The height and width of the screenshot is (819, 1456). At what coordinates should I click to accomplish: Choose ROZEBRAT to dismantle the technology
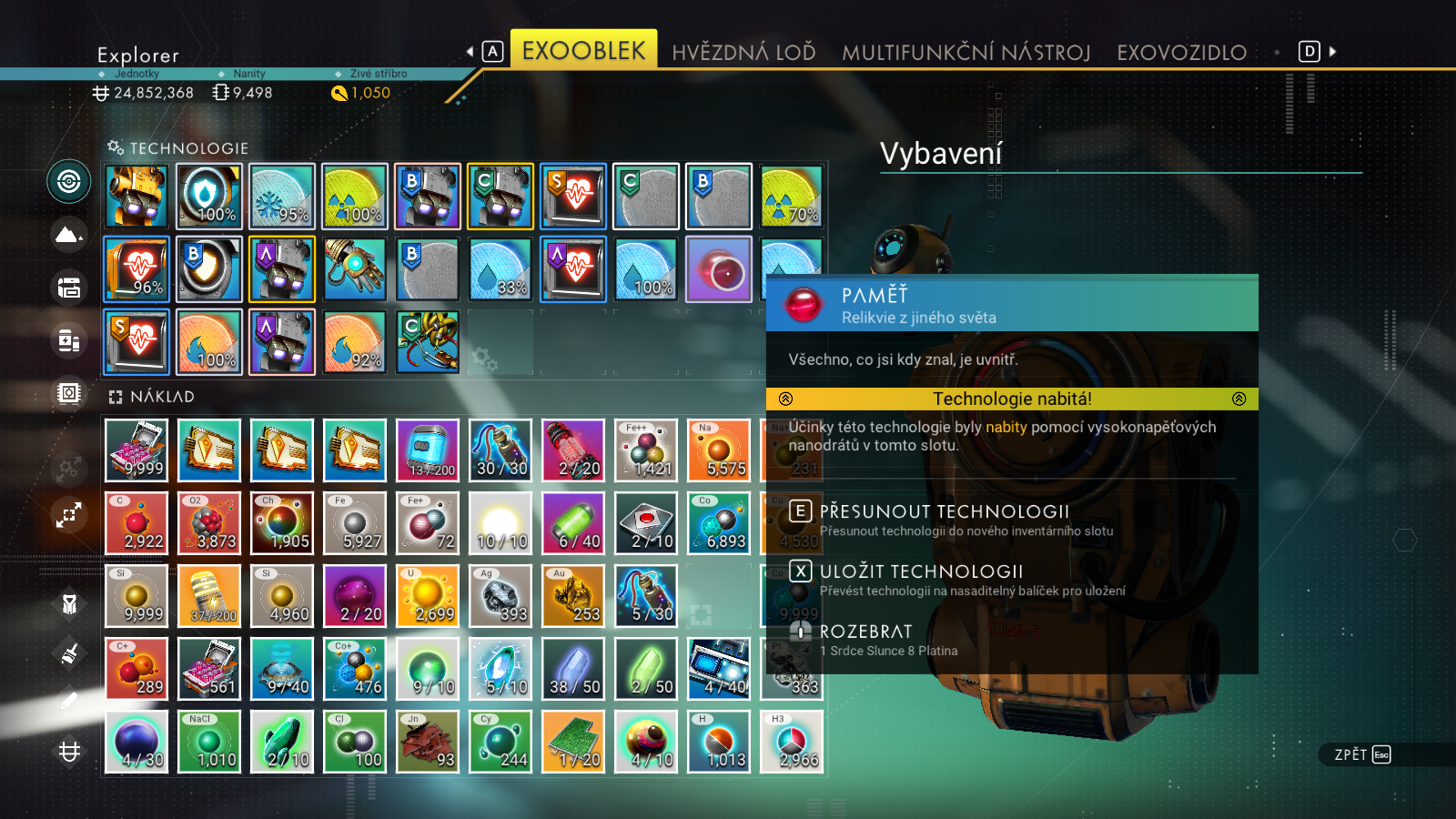point(865,632)
